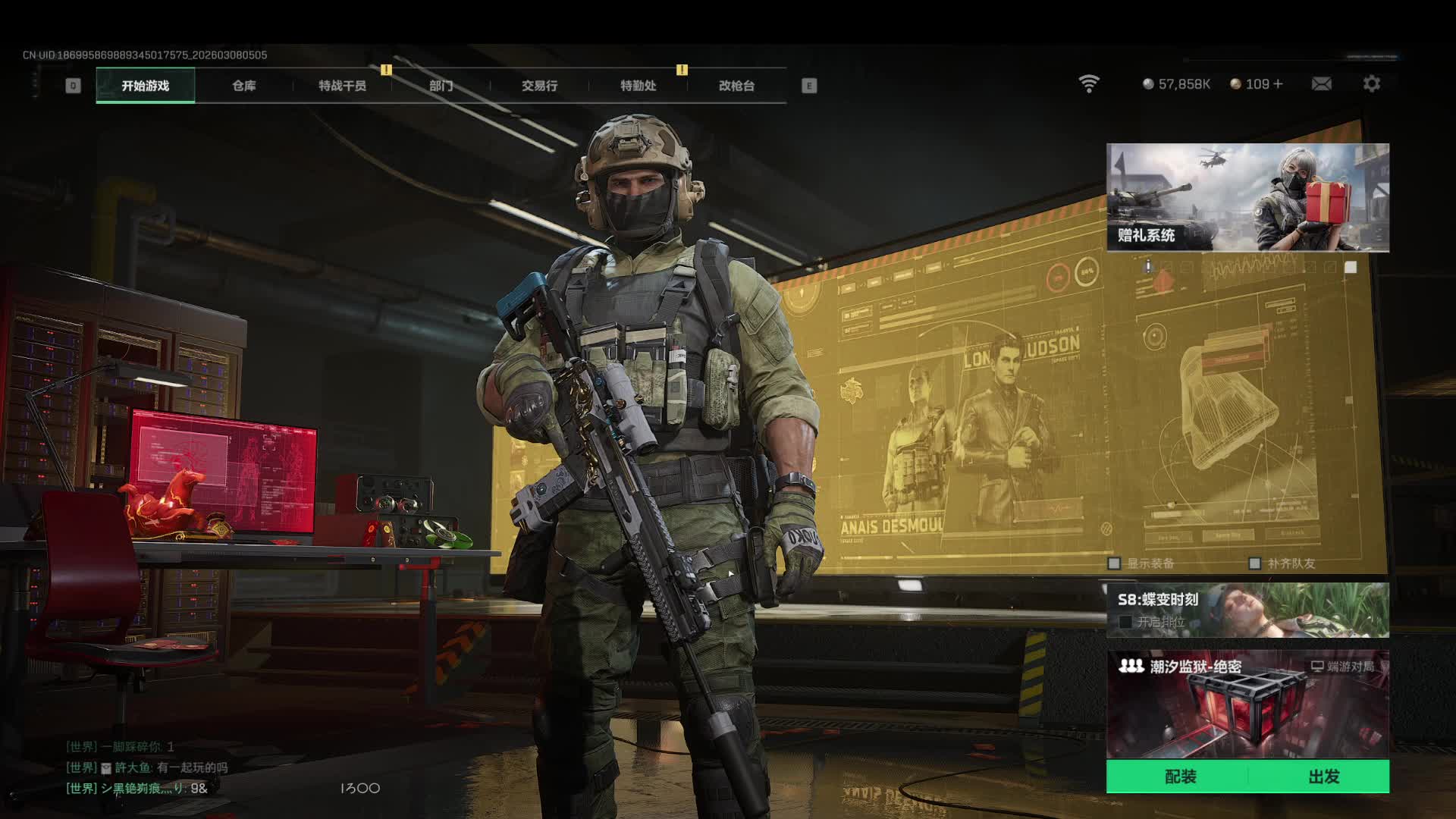1456x819 pixels.
Task: Select the 潮汐监狱-绝密 map card
Action: click(1247, 705)
